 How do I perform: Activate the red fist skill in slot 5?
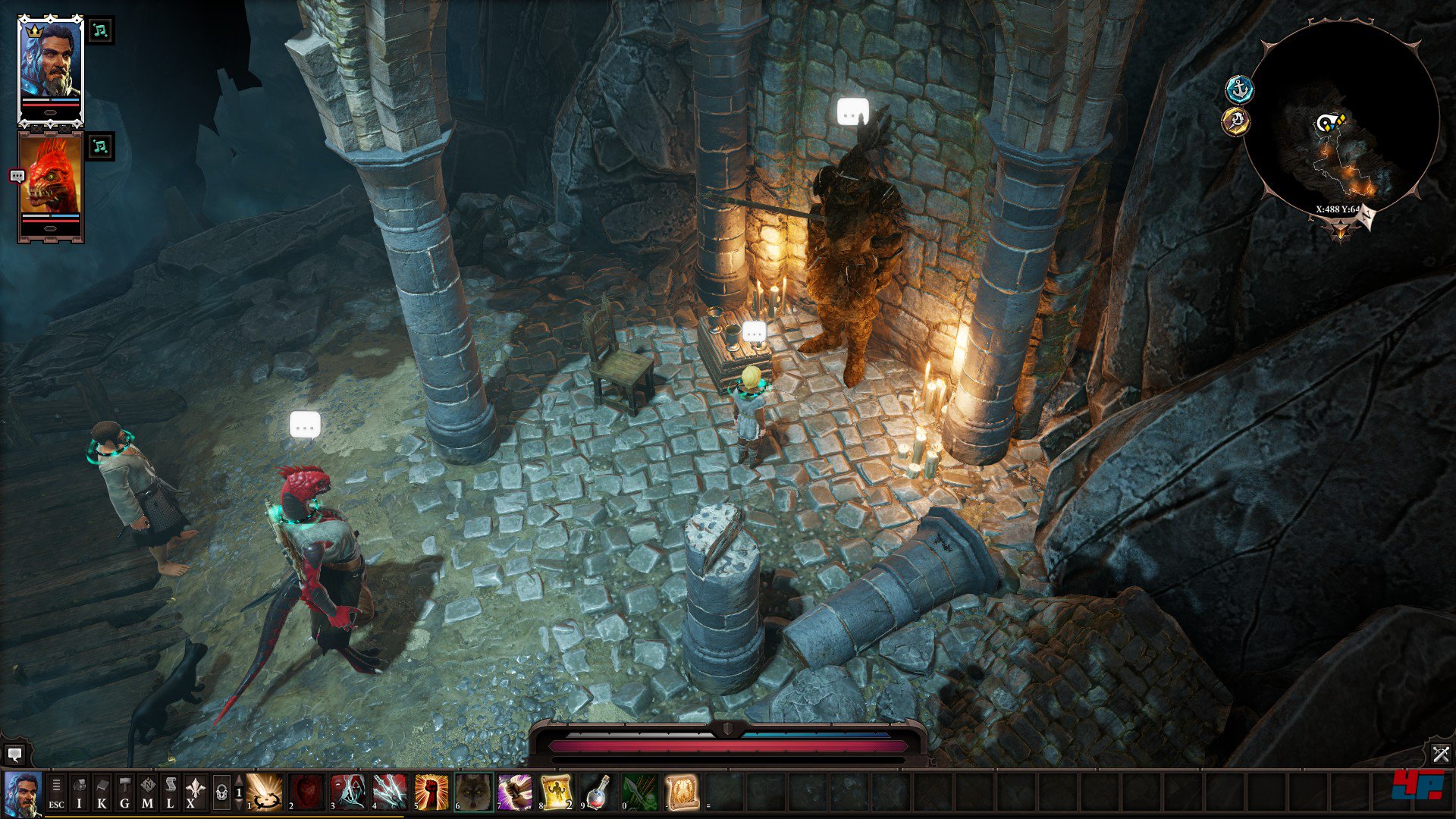click(431, 792)
